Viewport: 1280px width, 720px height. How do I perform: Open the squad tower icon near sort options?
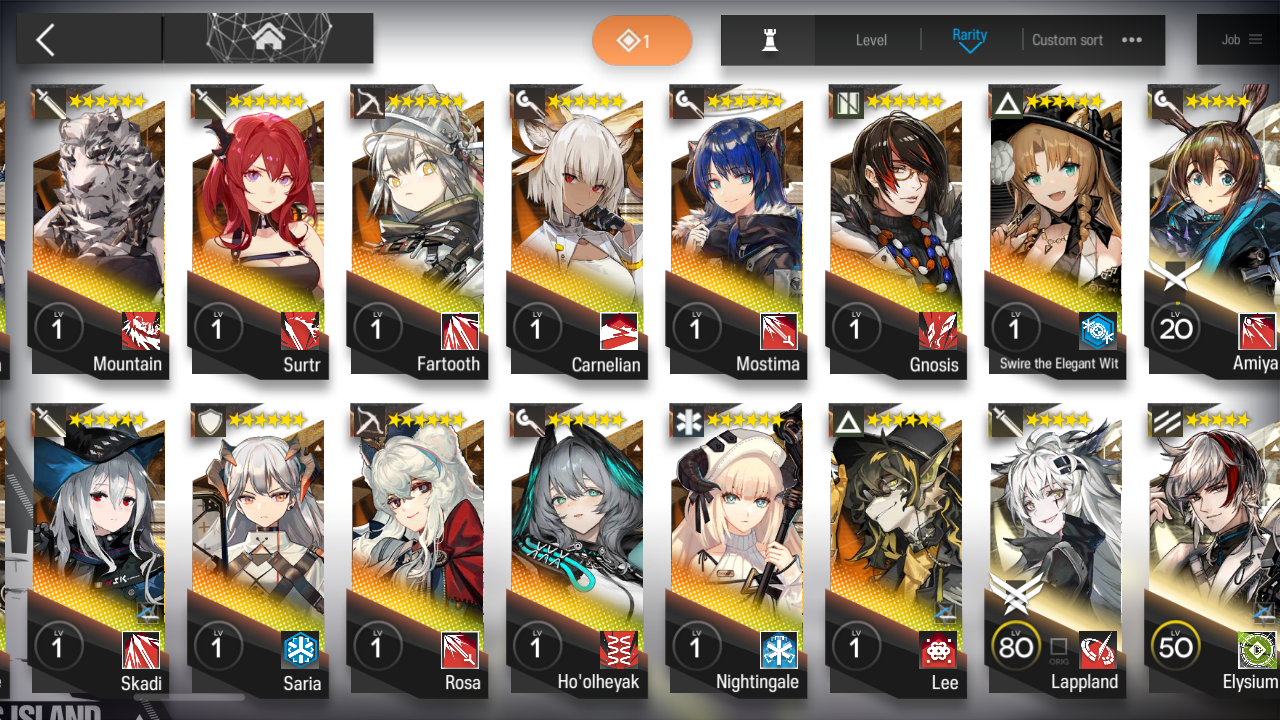[767, 40]
